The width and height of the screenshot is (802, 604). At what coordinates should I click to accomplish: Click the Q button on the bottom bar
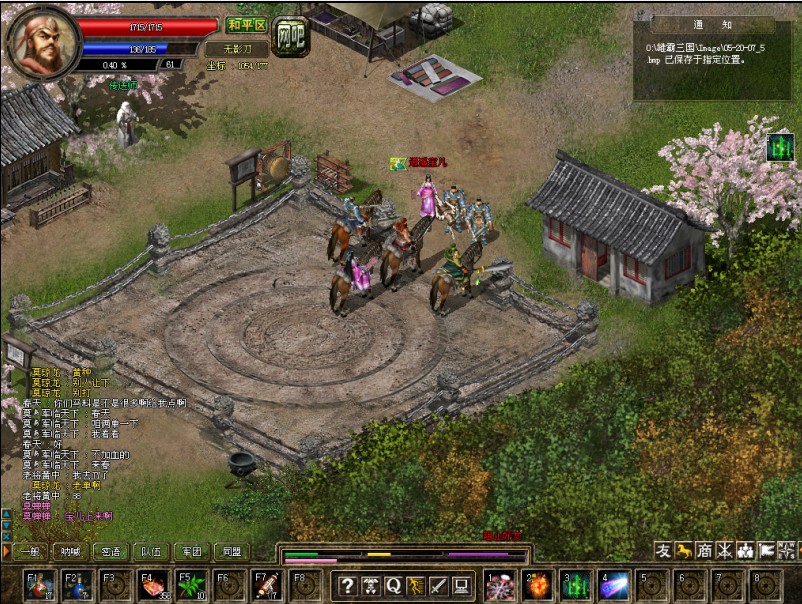tap(392, 586)
